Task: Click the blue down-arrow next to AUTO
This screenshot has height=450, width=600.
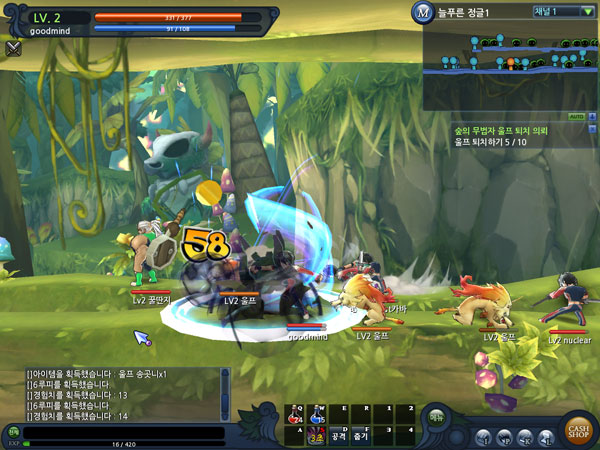Action: click(x=591, y=116)
